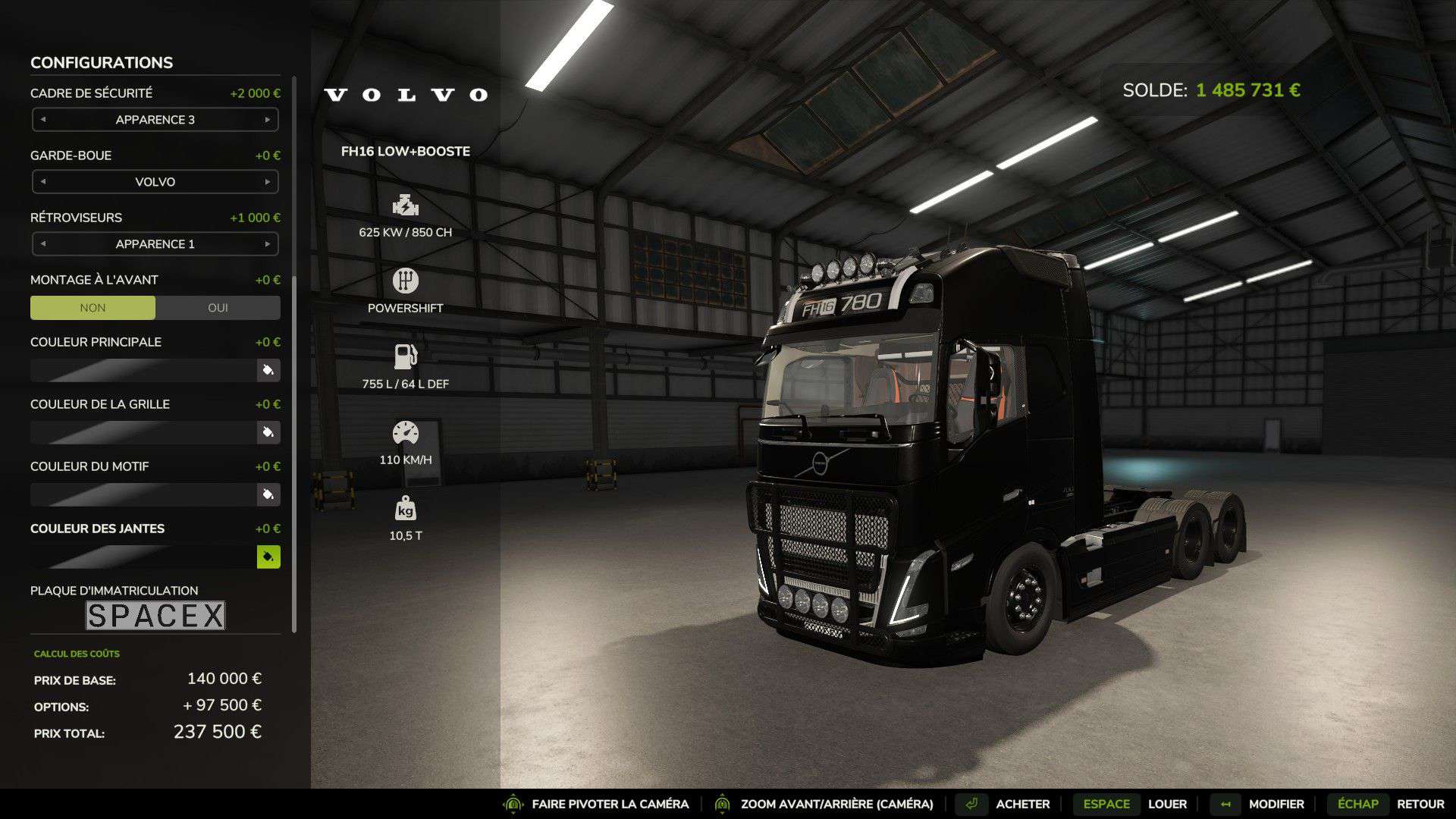Select previous Rétroviseurs appearance
Viewport: 1456px width, 819px height.
pos(43,244)
